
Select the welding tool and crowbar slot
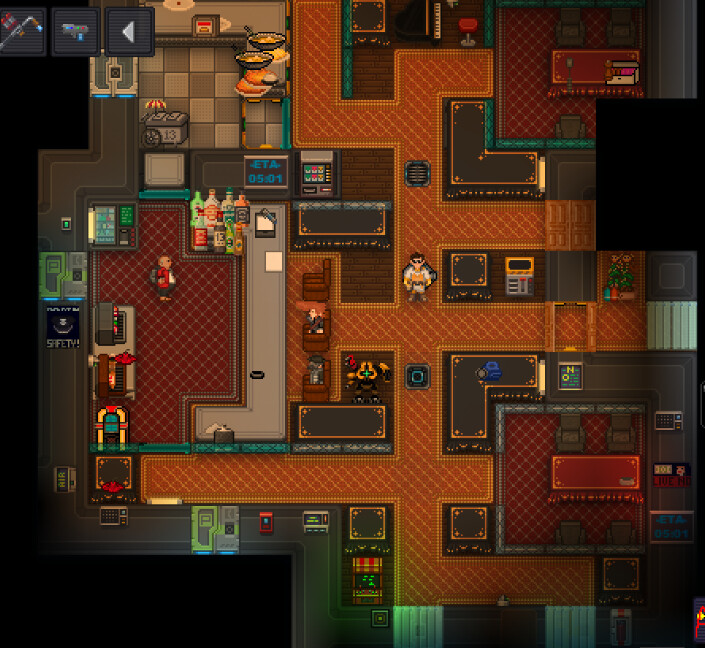[22, 31]
